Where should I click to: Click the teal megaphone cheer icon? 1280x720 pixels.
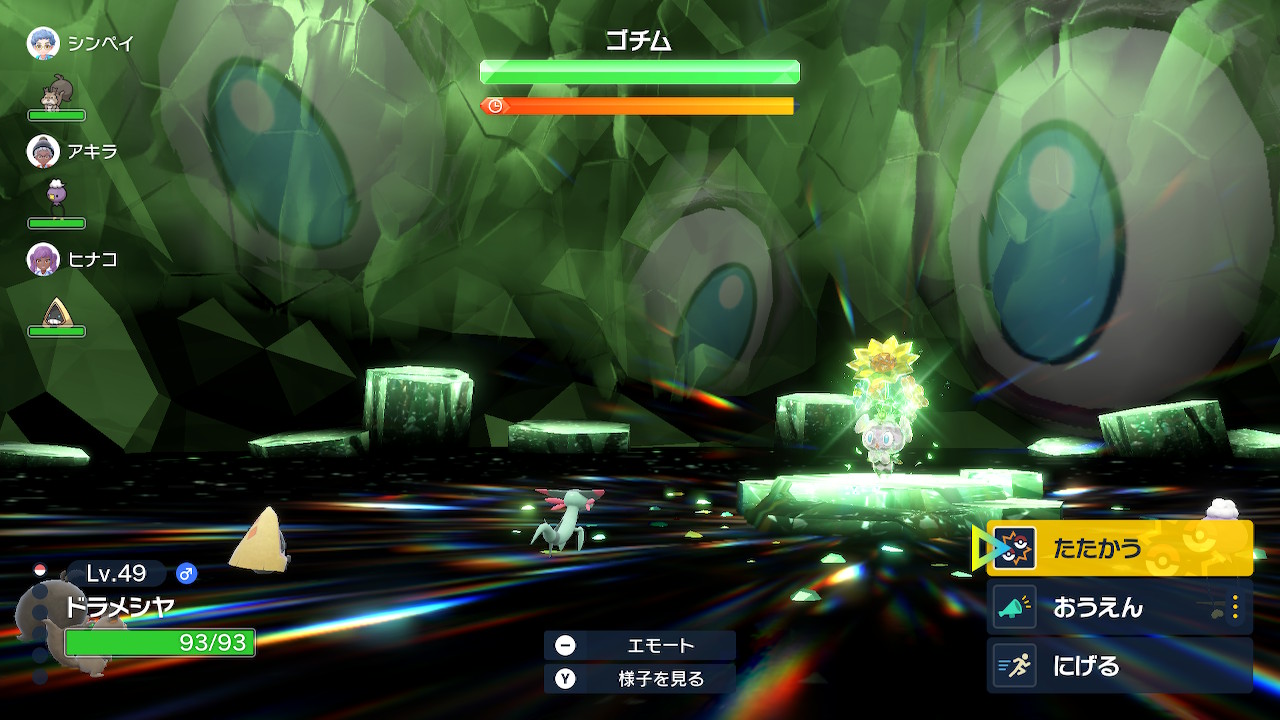tap(1014, 605)
